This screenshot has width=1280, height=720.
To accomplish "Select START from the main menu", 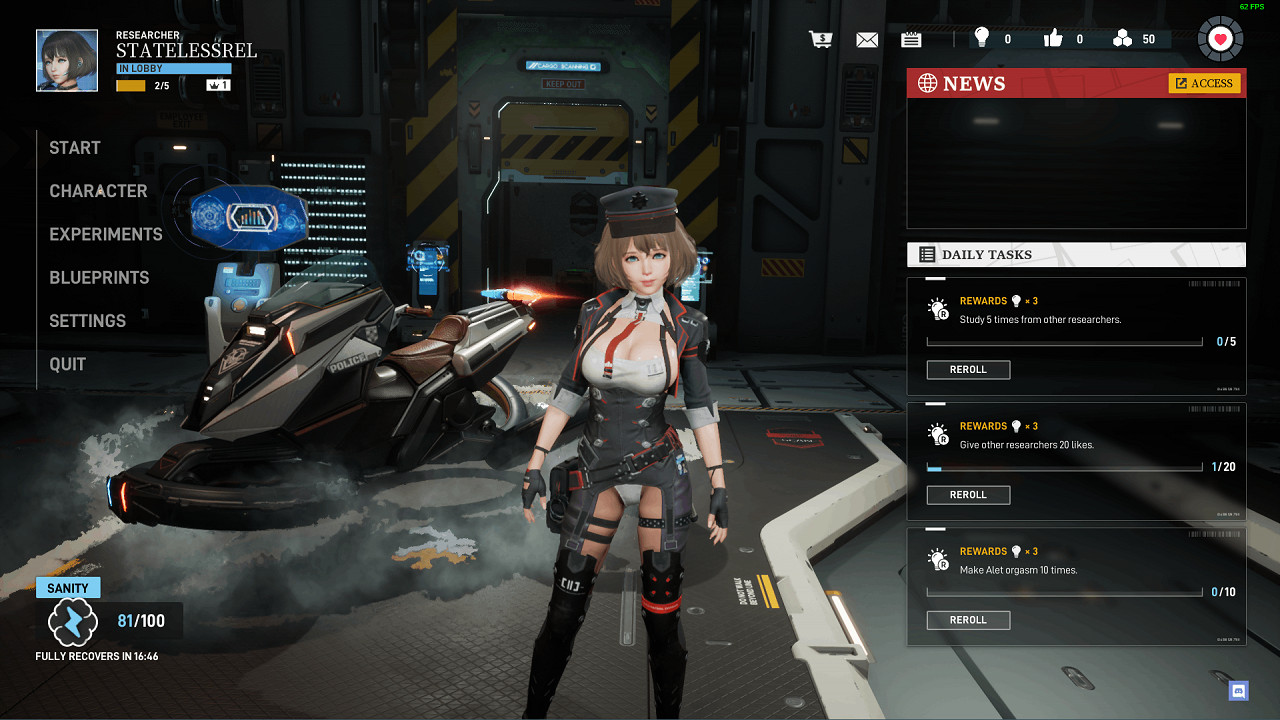I will click(x=75, y=148).
